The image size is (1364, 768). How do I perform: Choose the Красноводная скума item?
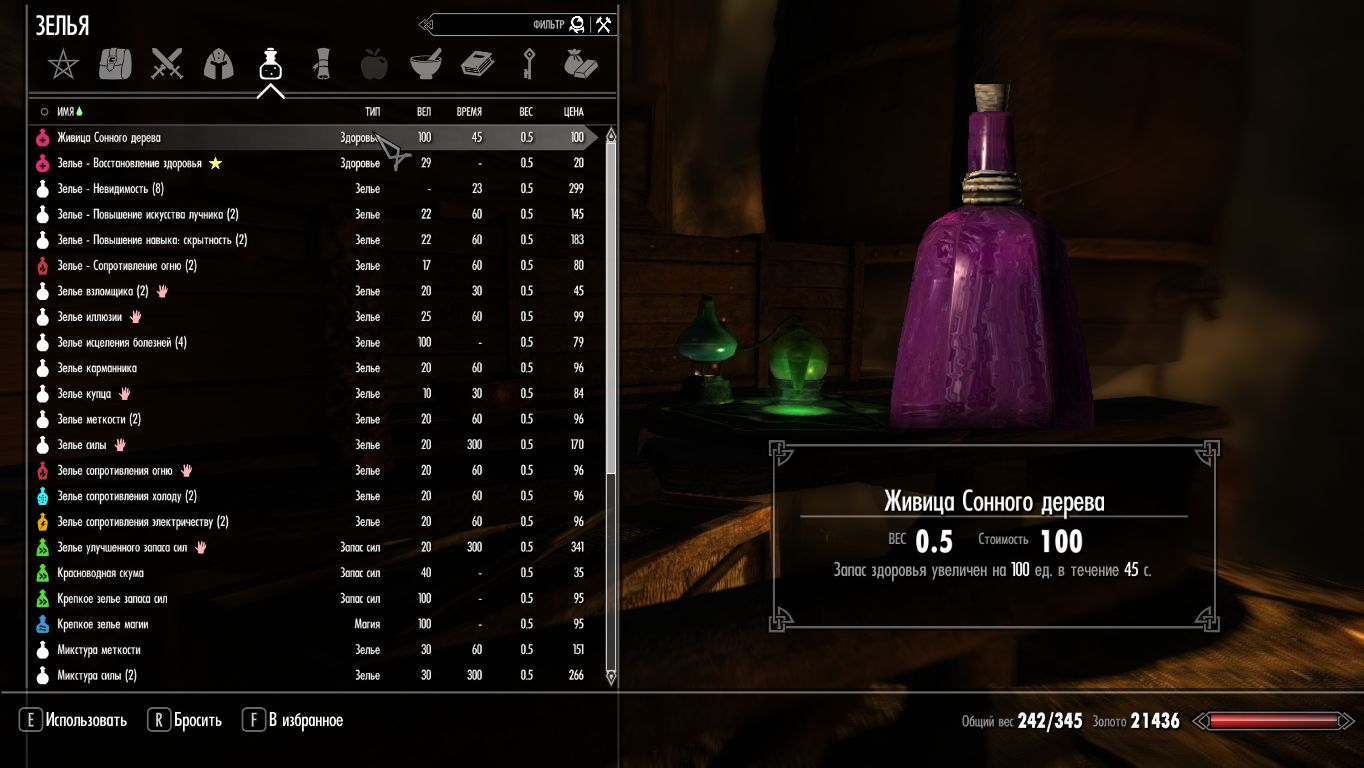100,574
